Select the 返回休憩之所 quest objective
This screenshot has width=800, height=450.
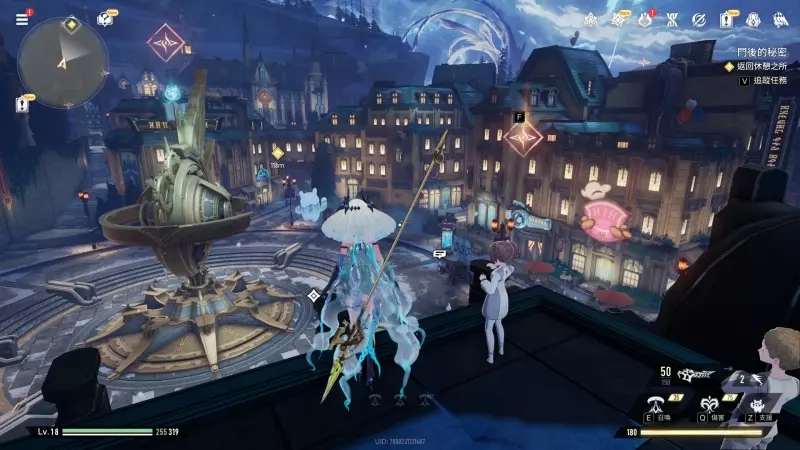point(764,65)
